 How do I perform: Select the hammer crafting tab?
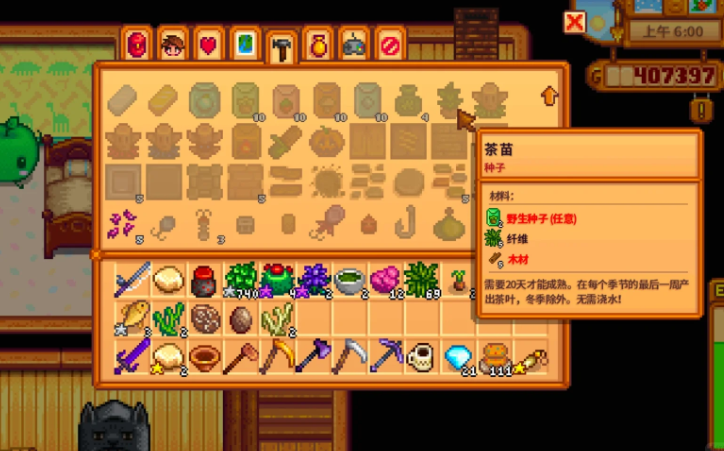(281, 46)
